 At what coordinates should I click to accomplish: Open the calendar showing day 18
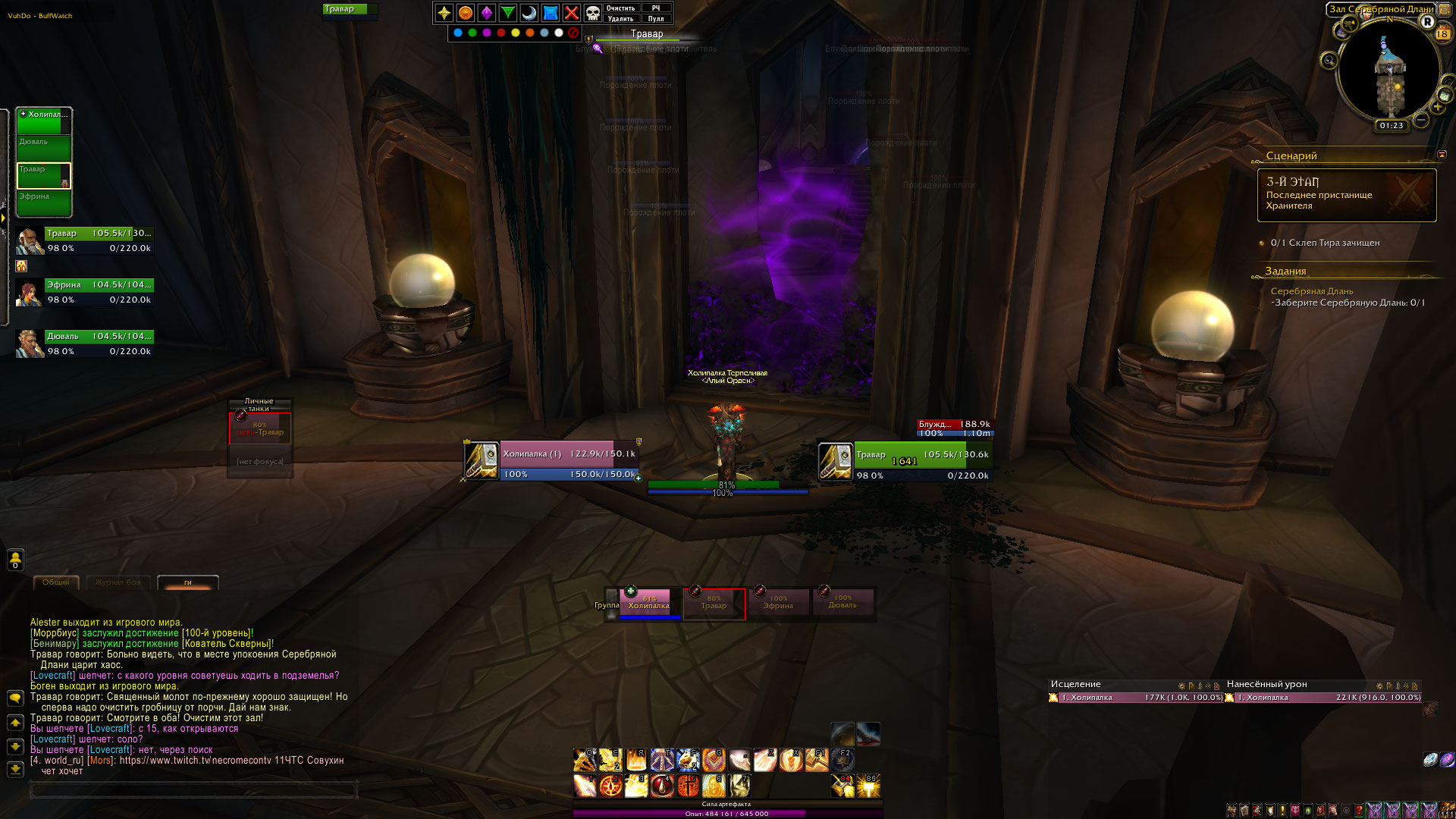click(1442, 34)
